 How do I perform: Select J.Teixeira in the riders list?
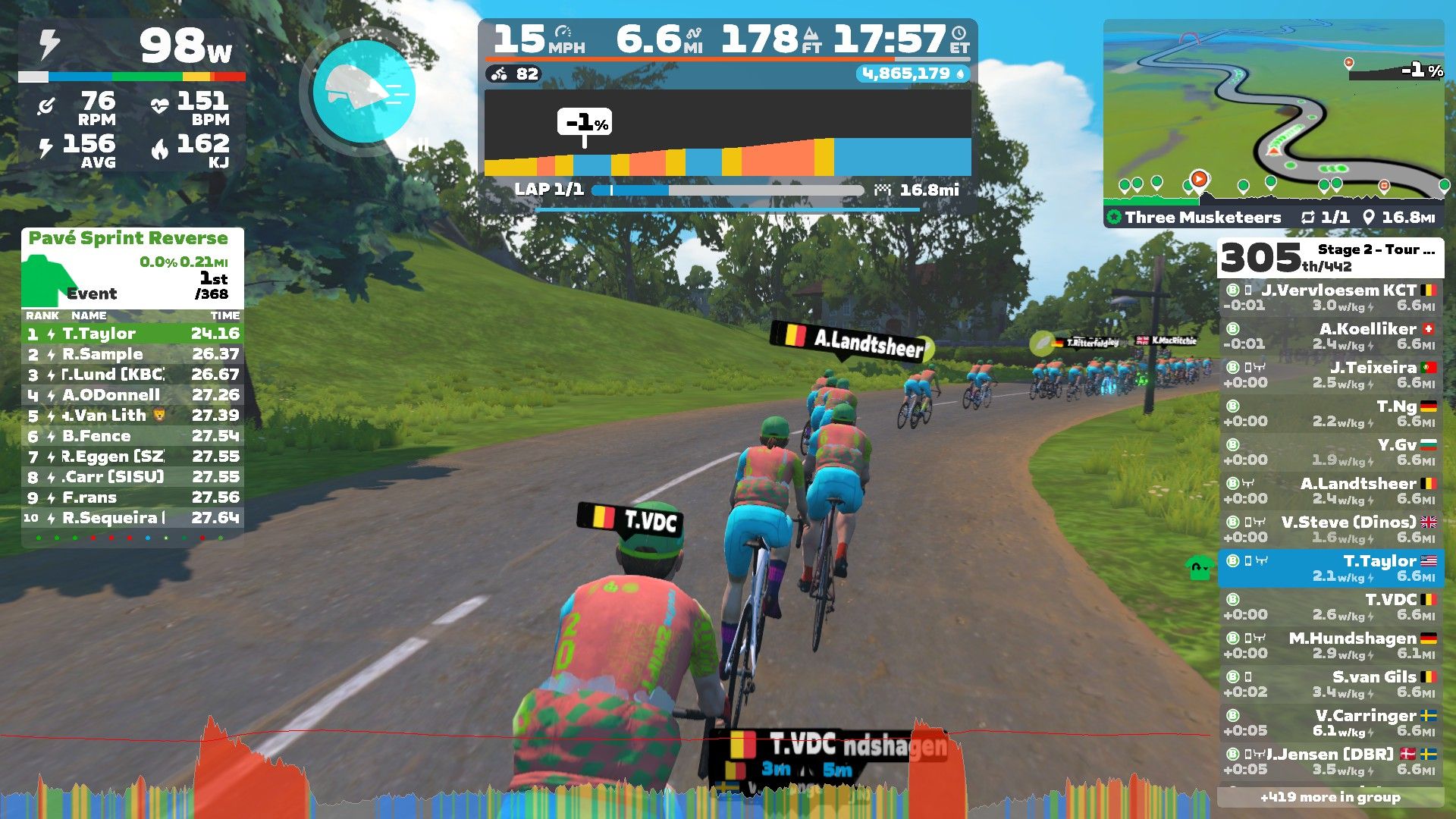click(1330, 375)
